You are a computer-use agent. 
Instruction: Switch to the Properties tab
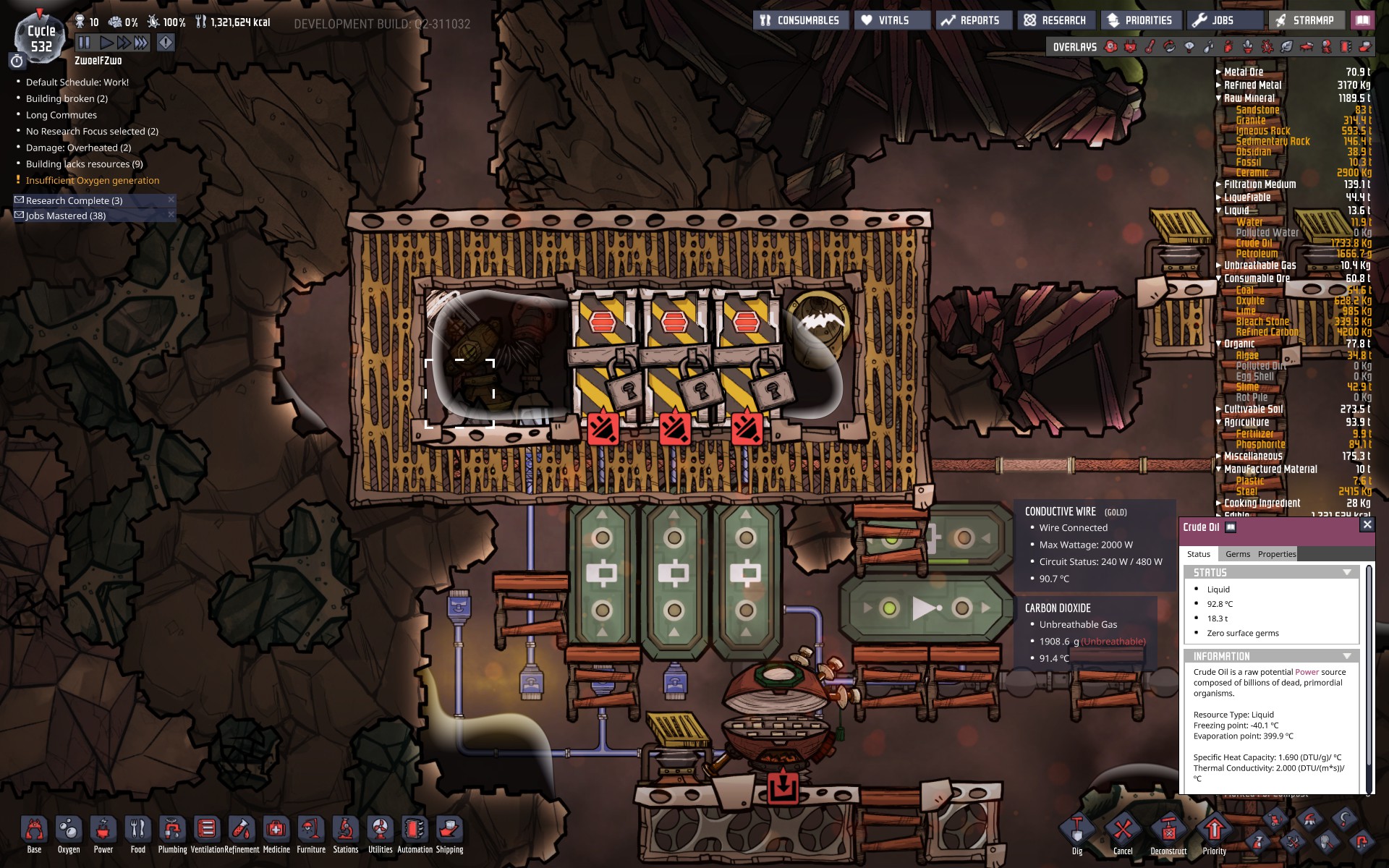click(x=1276, y=554)
